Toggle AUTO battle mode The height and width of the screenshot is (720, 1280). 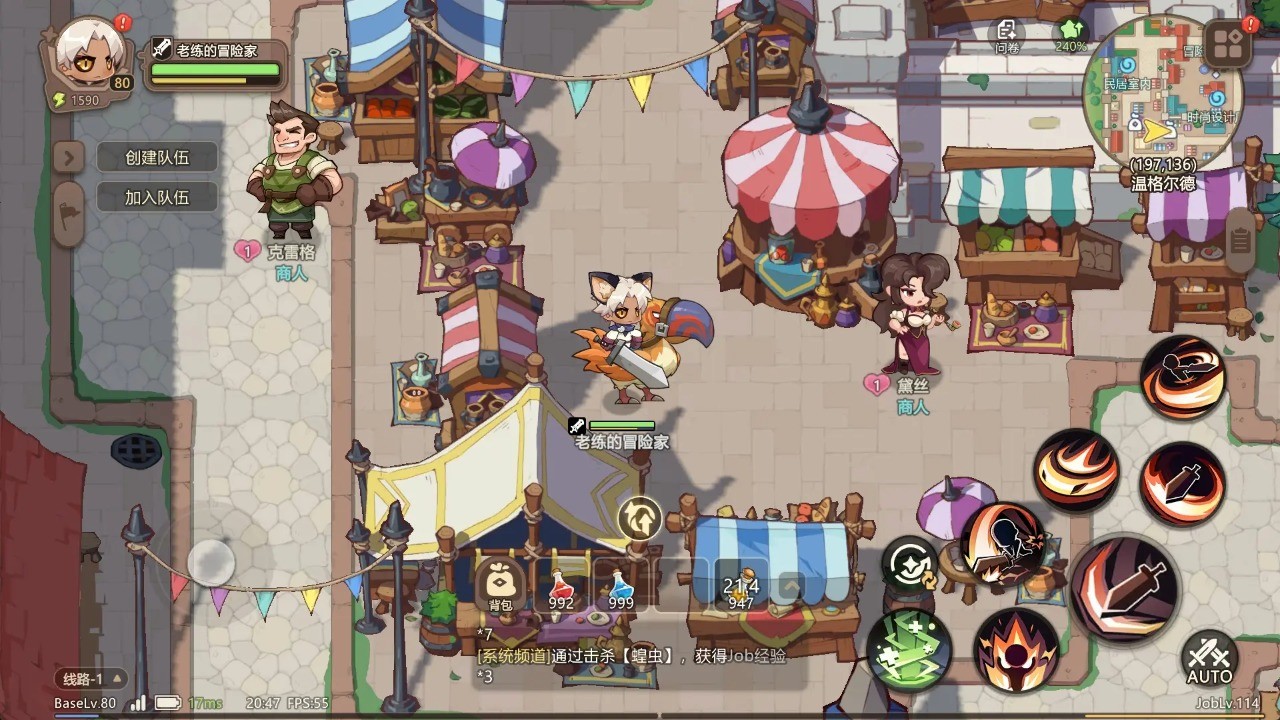coord(1209,660)
